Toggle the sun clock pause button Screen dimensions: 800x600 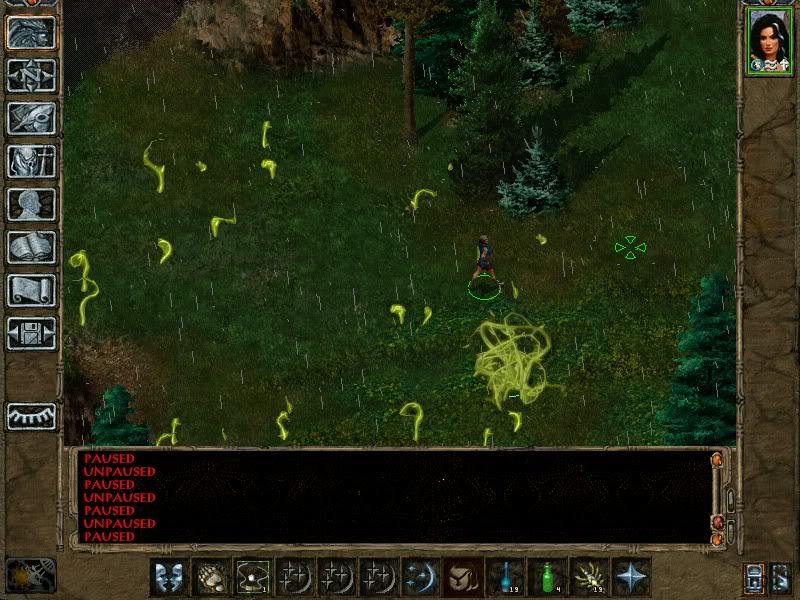pos(30,575)
